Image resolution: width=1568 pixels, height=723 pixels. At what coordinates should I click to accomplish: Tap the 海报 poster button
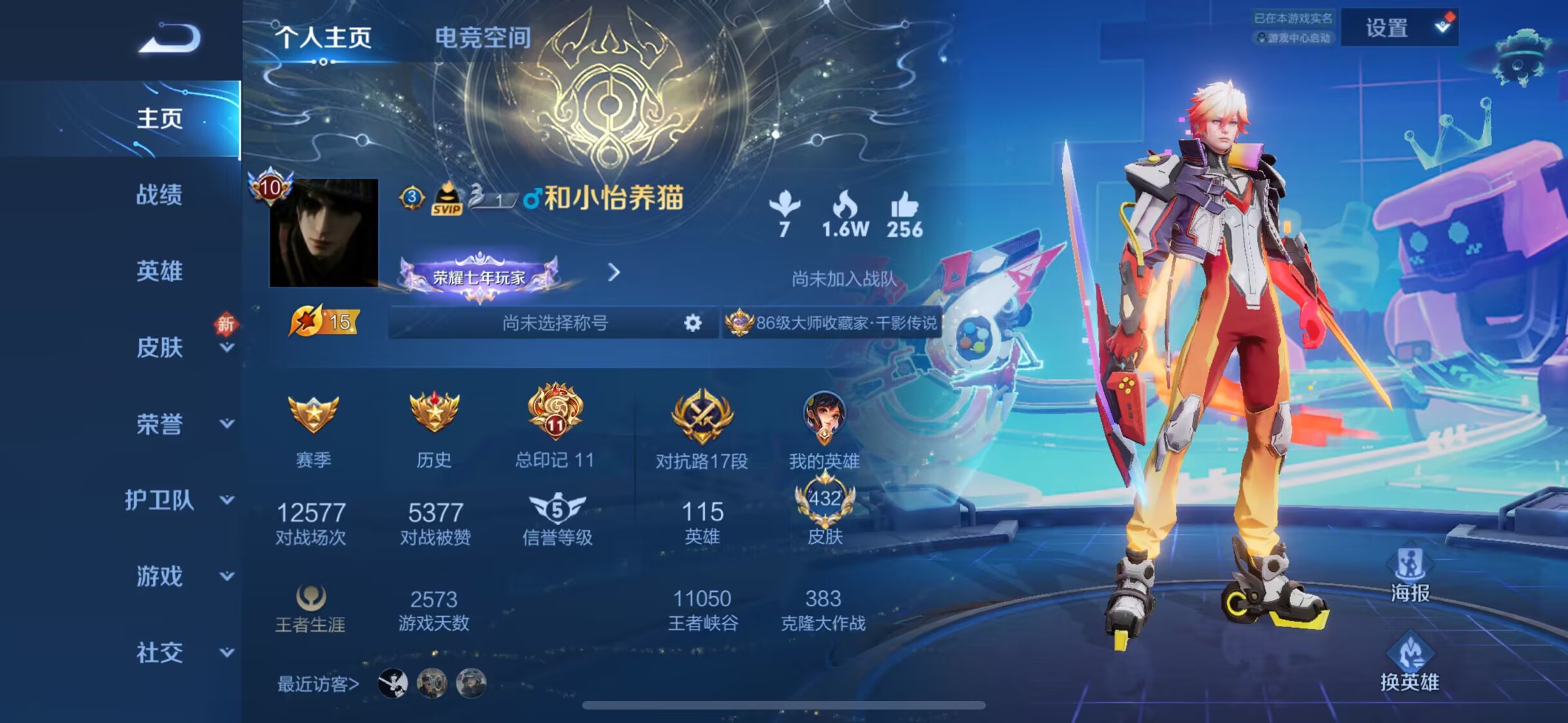[x=1410, y=575]
